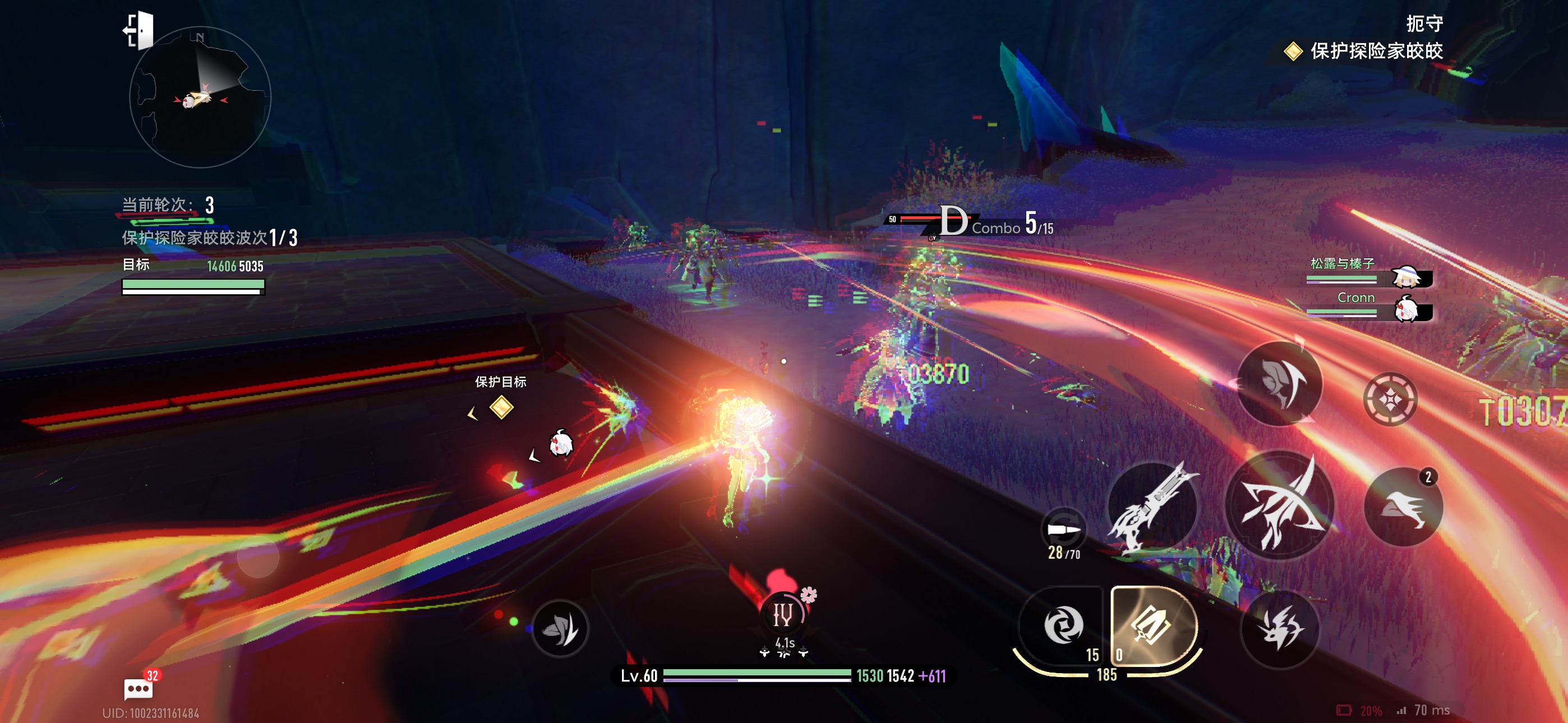1568x723 pixels.
Task: Activate the swirl skill costing 15
Action: [x=1063, y=625]
